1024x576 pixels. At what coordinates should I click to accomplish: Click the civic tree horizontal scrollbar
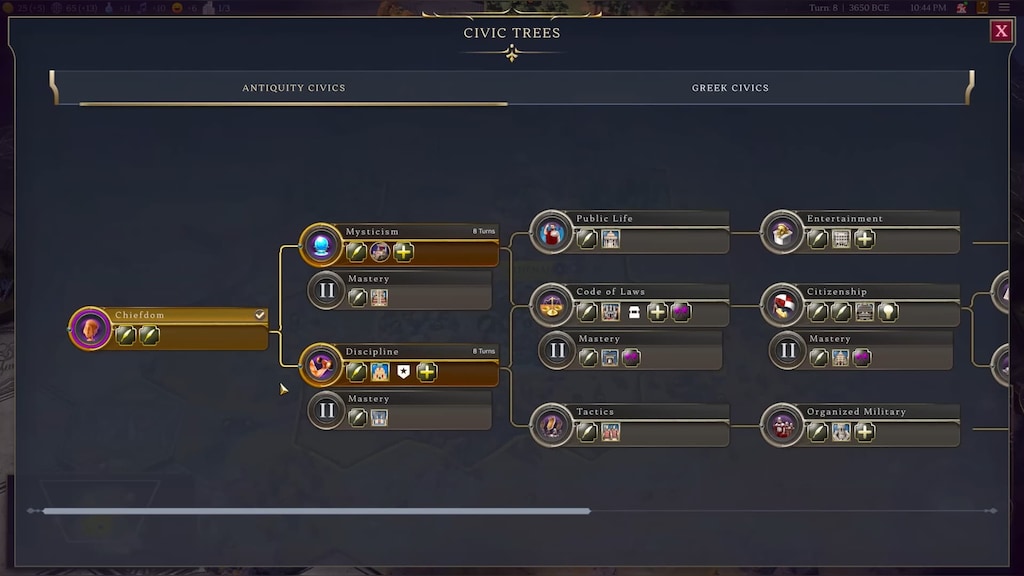pyautogui.click(x=316, y=511)
